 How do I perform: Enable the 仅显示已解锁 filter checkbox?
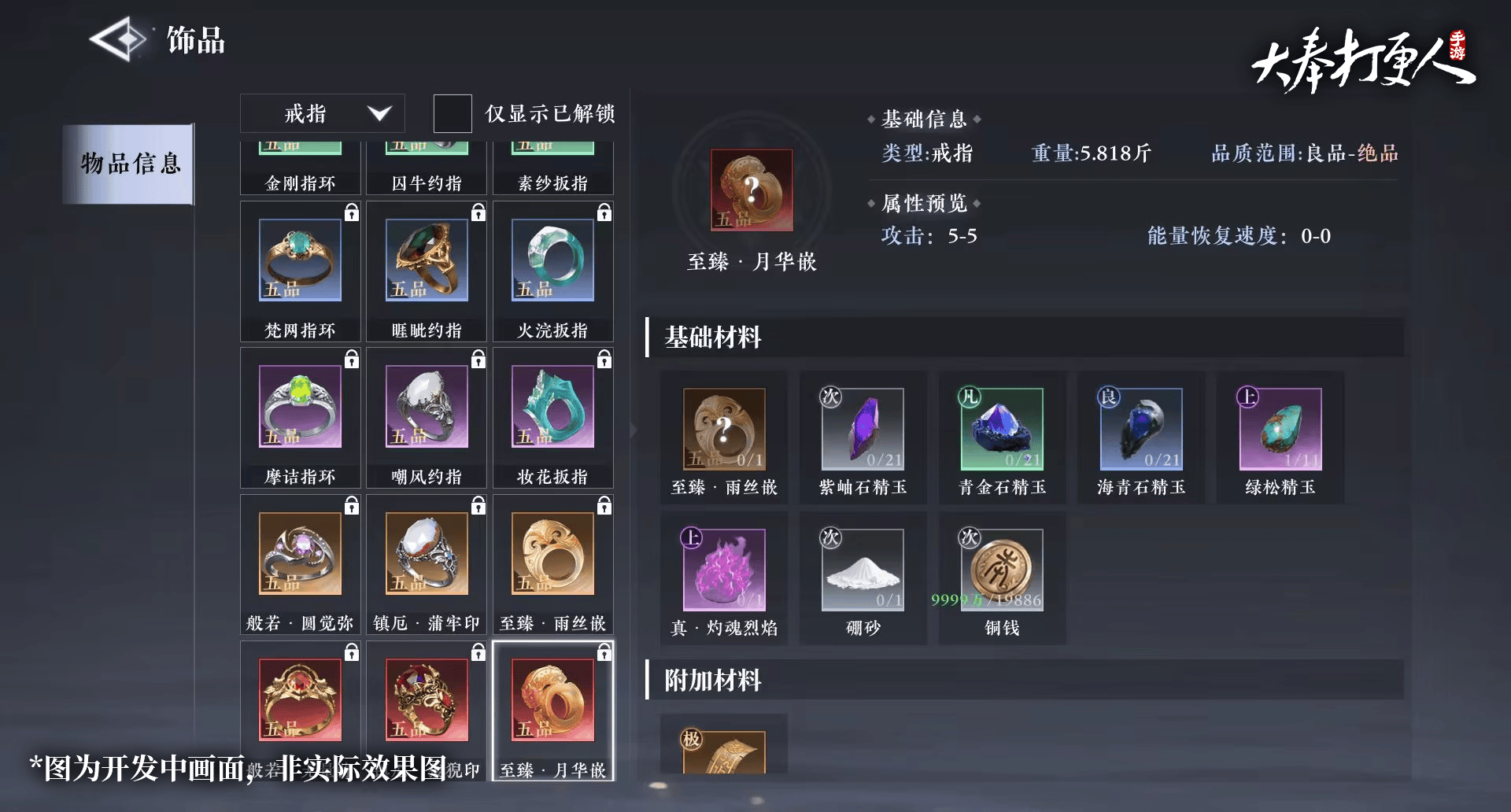pyautogui.click(x=453, y=113)
